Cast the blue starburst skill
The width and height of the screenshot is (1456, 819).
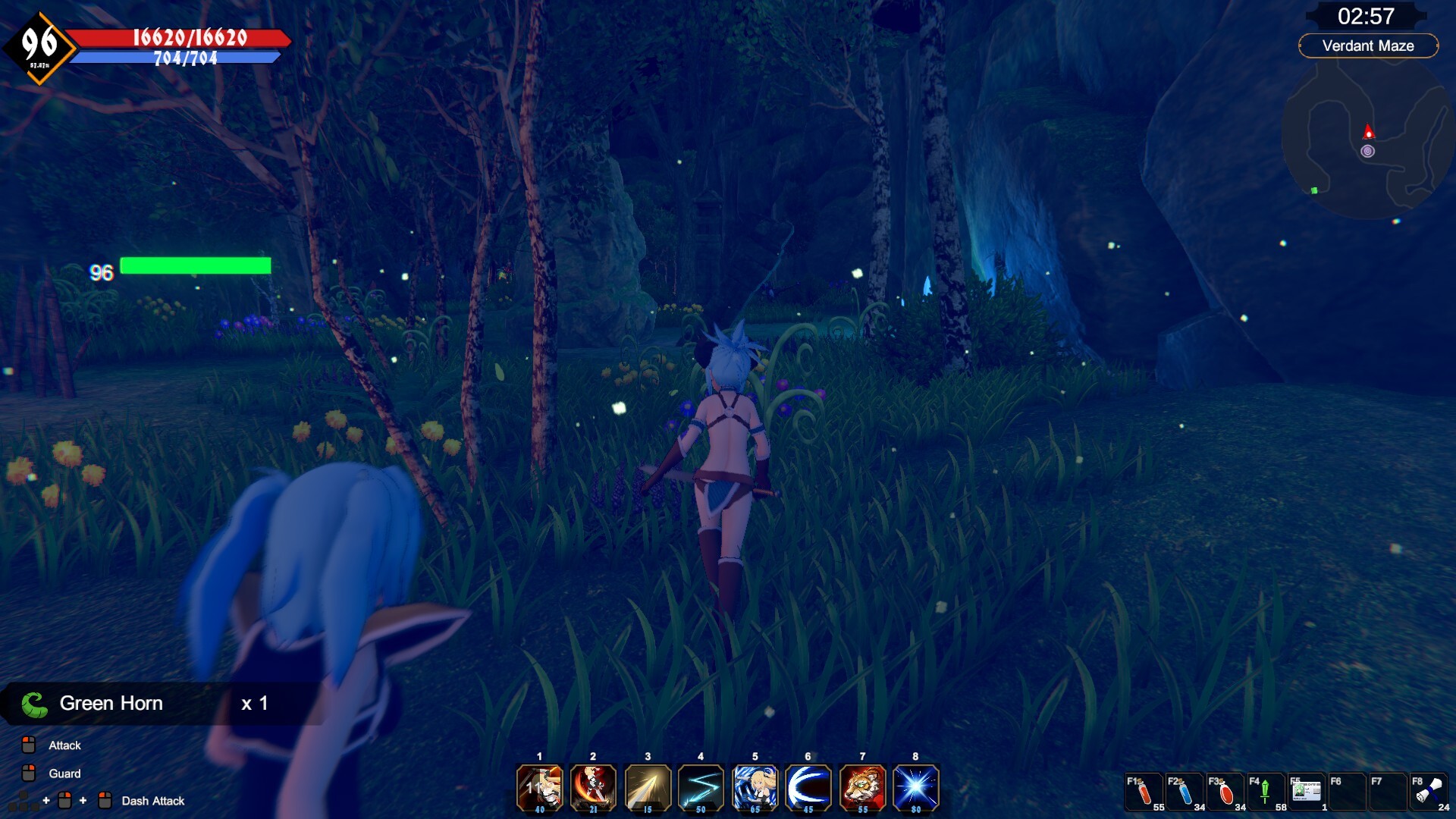coord(916,789)
